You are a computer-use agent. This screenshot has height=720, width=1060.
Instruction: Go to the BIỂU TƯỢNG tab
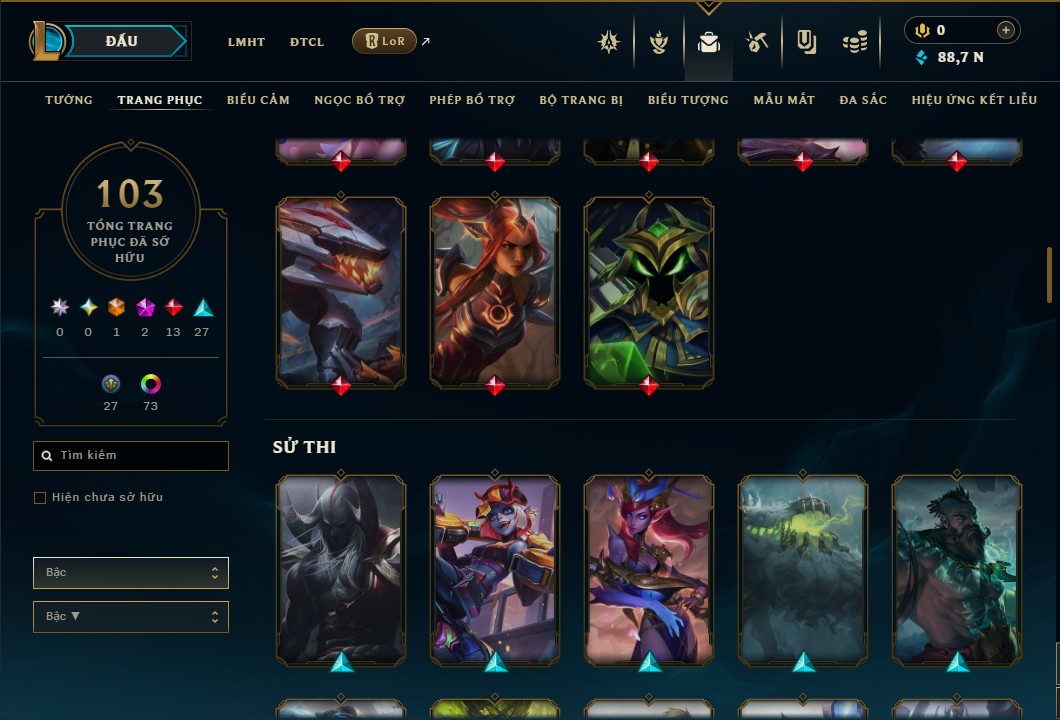[x=688, y=100]
